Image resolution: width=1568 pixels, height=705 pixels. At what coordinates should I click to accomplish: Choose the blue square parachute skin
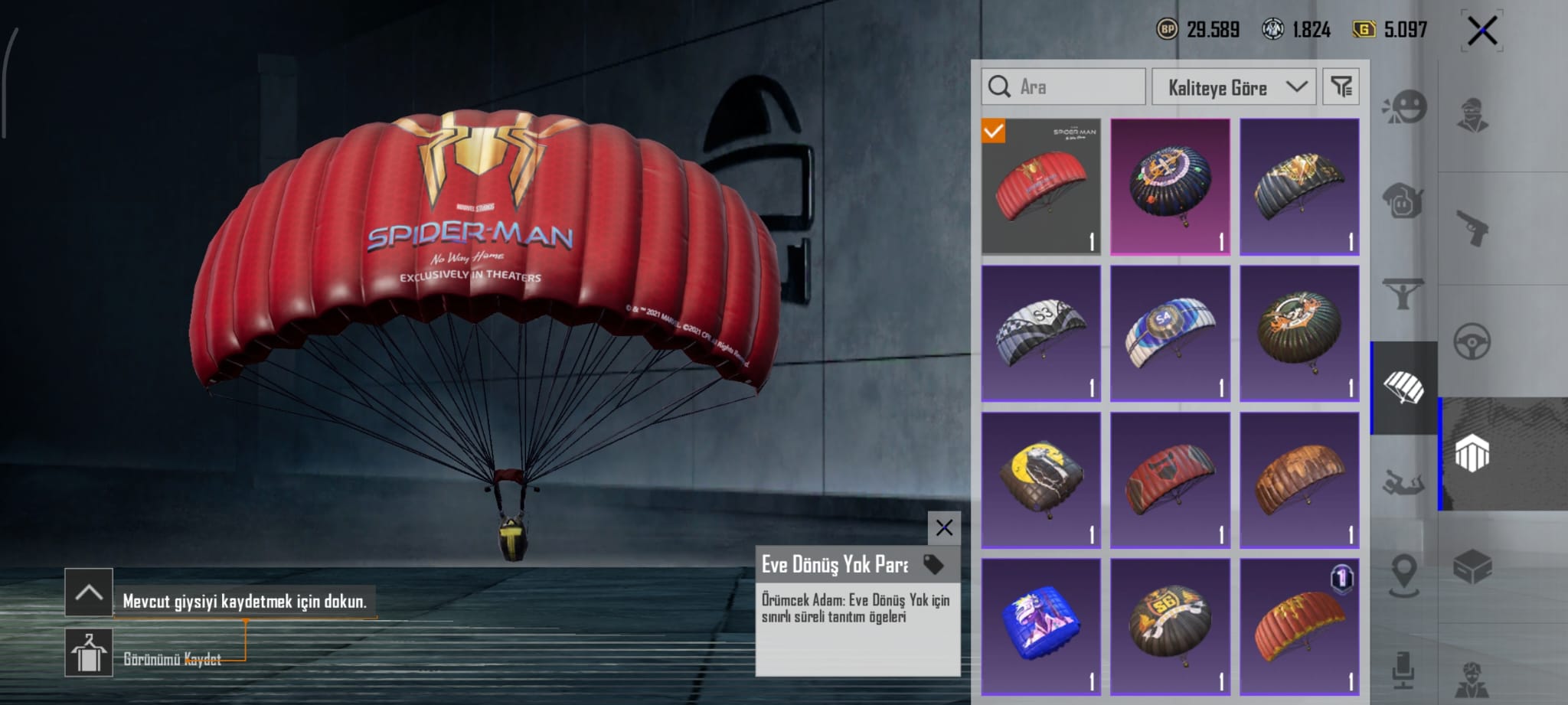pyautogui.click(x=1040, y=627)
